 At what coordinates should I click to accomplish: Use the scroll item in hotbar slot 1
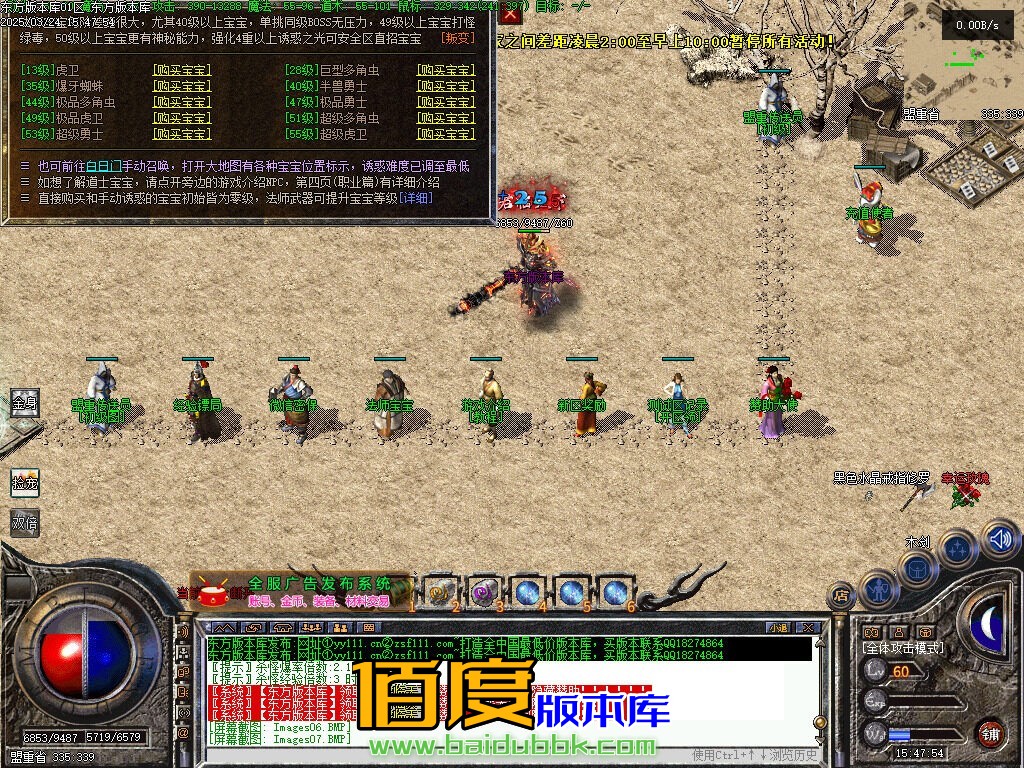coord(439,592)
